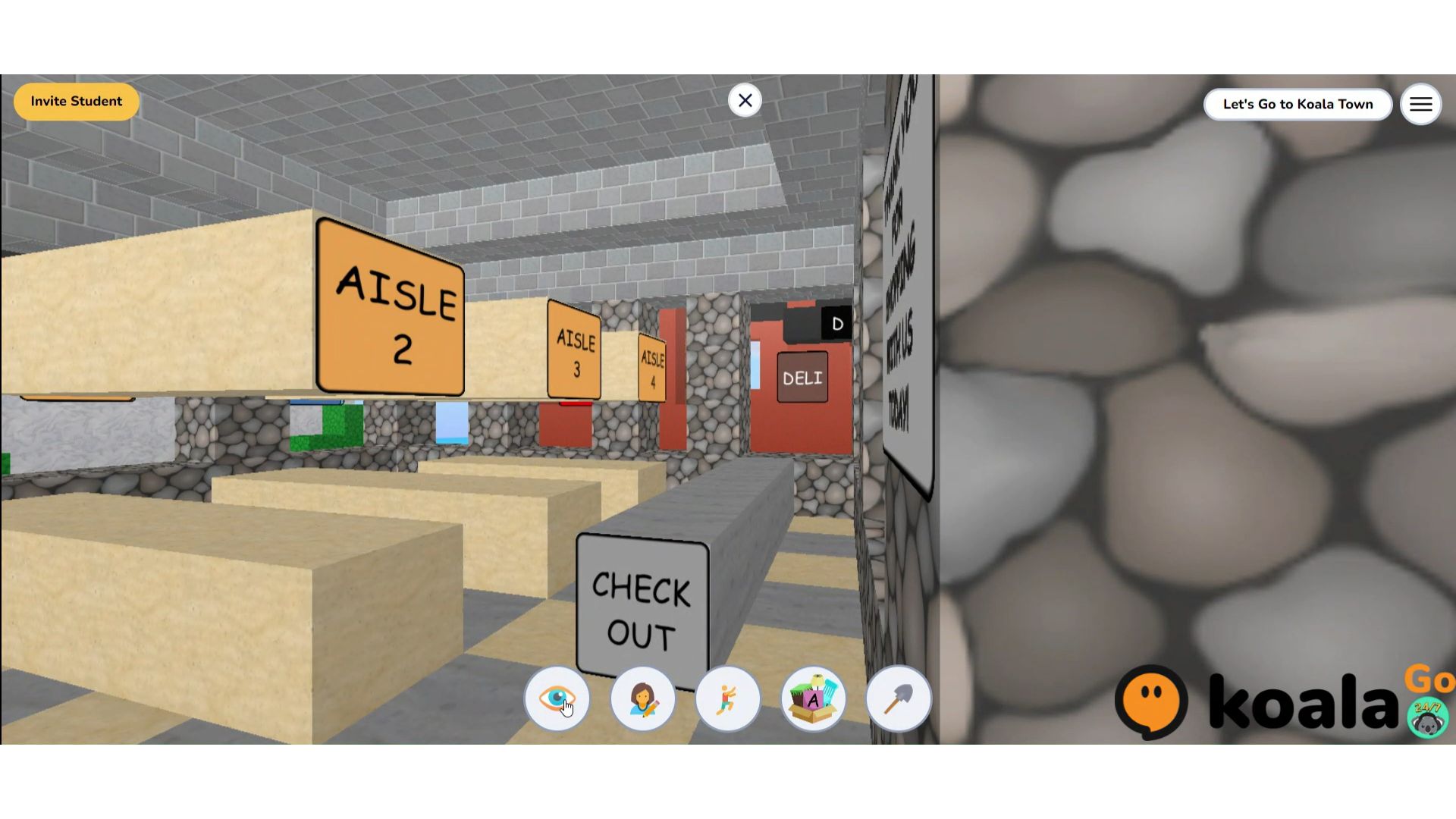This screenshot has width=1456, height=819.
Task: Open the hamburger navigation menu
Action: click(x=1421, y=104)
